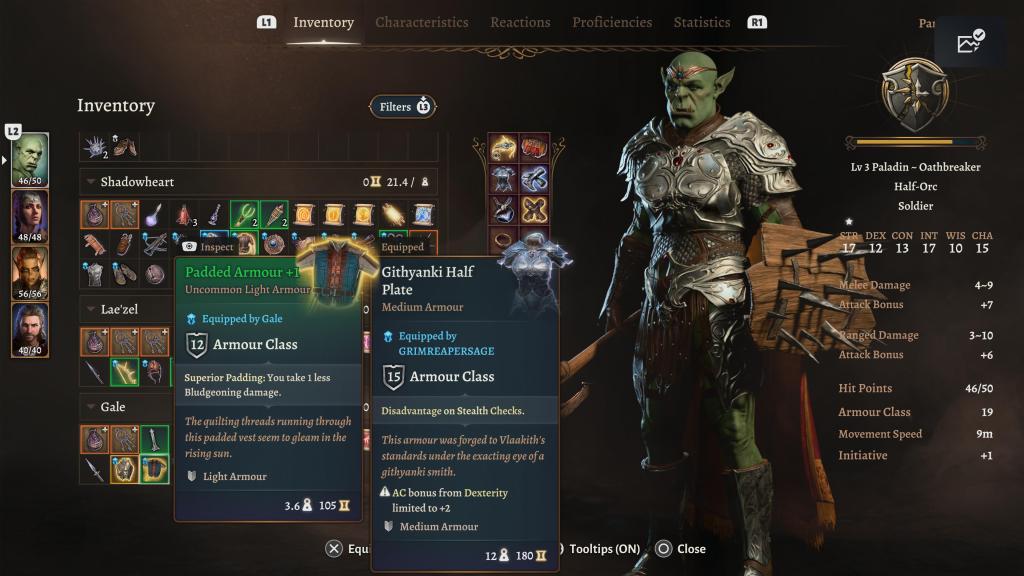
Task: Click the performance chart overlay icon
Action: point(970,42)
